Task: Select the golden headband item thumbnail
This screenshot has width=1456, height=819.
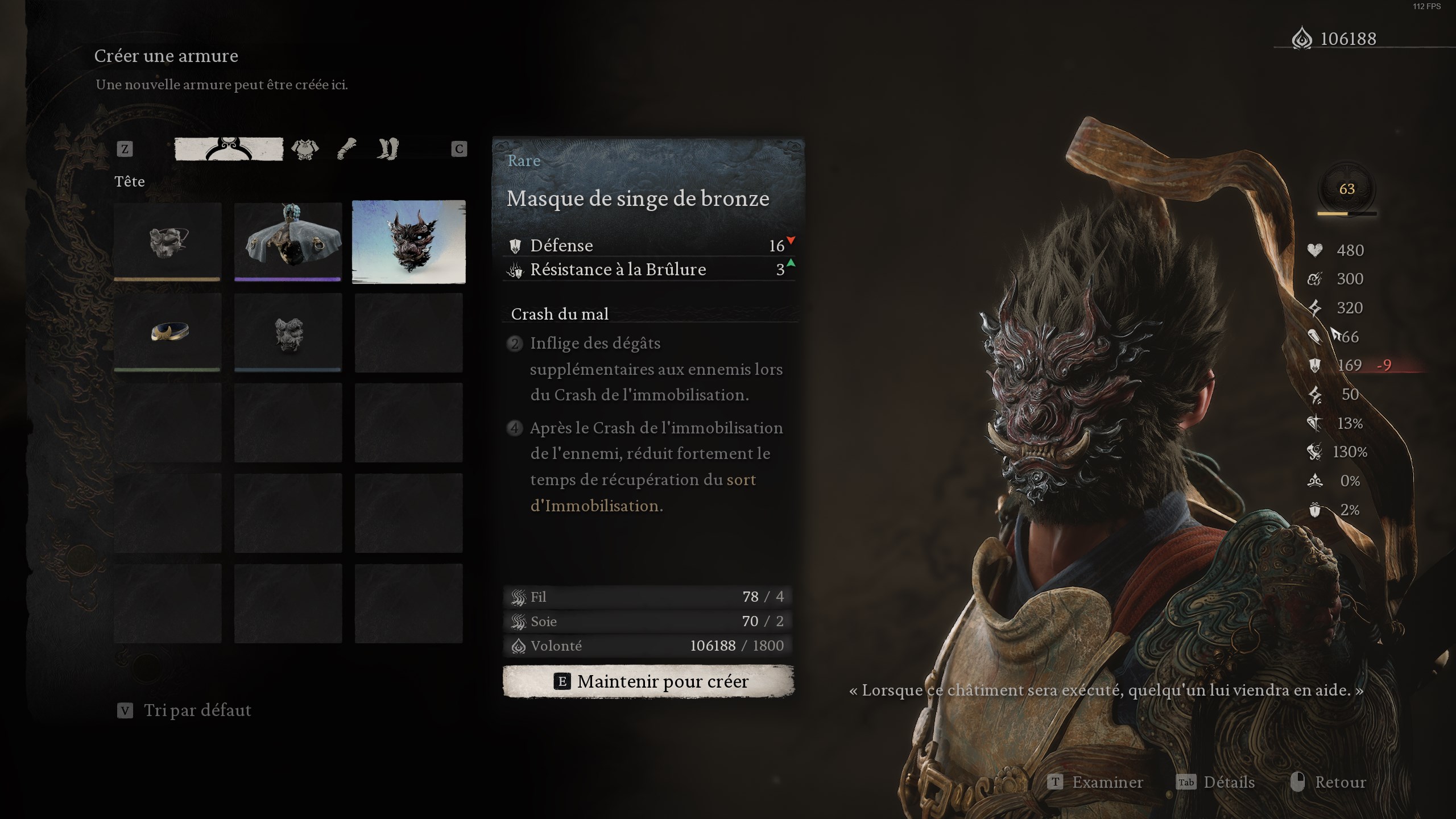Action: click(167, 333)
